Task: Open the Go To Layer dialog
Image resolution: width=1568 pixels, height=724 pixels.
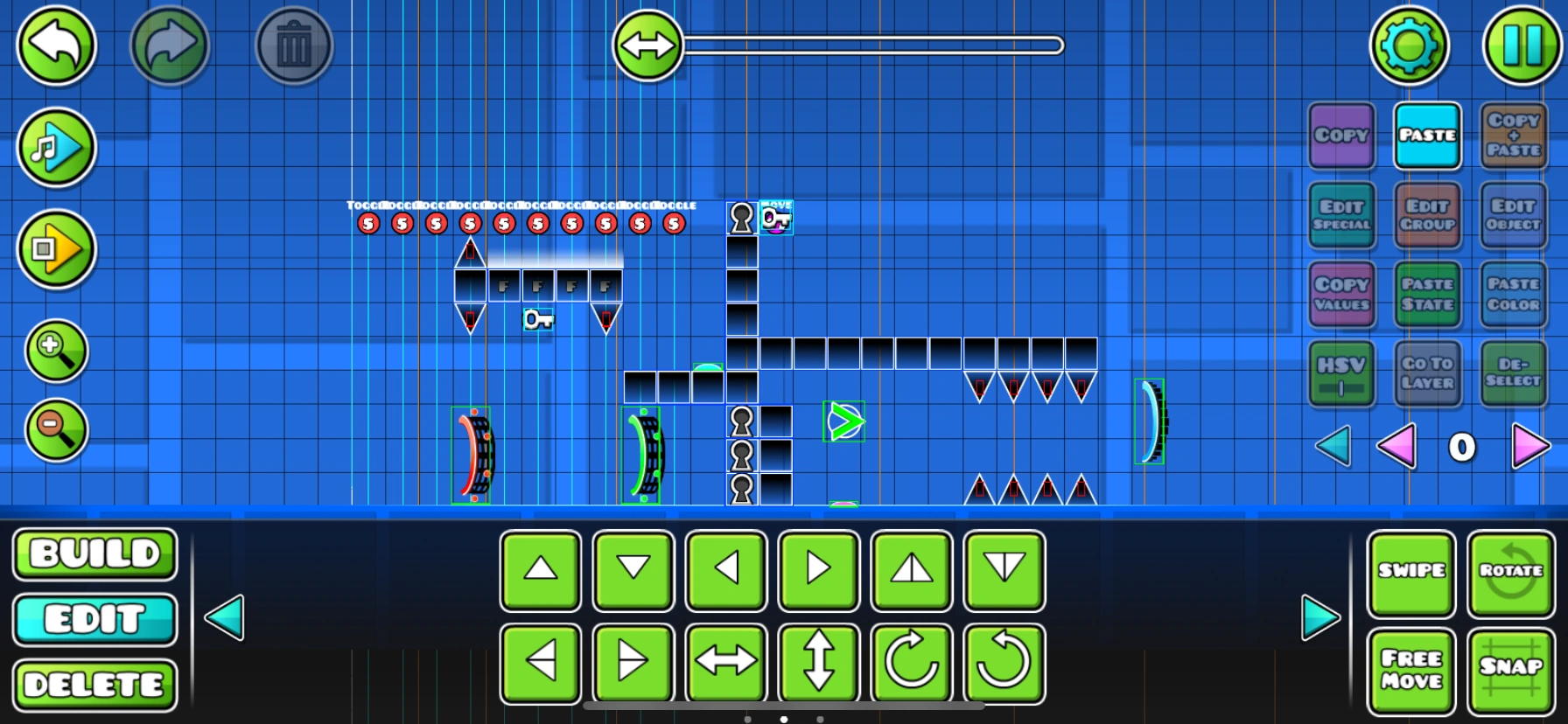Action: 1427,373
